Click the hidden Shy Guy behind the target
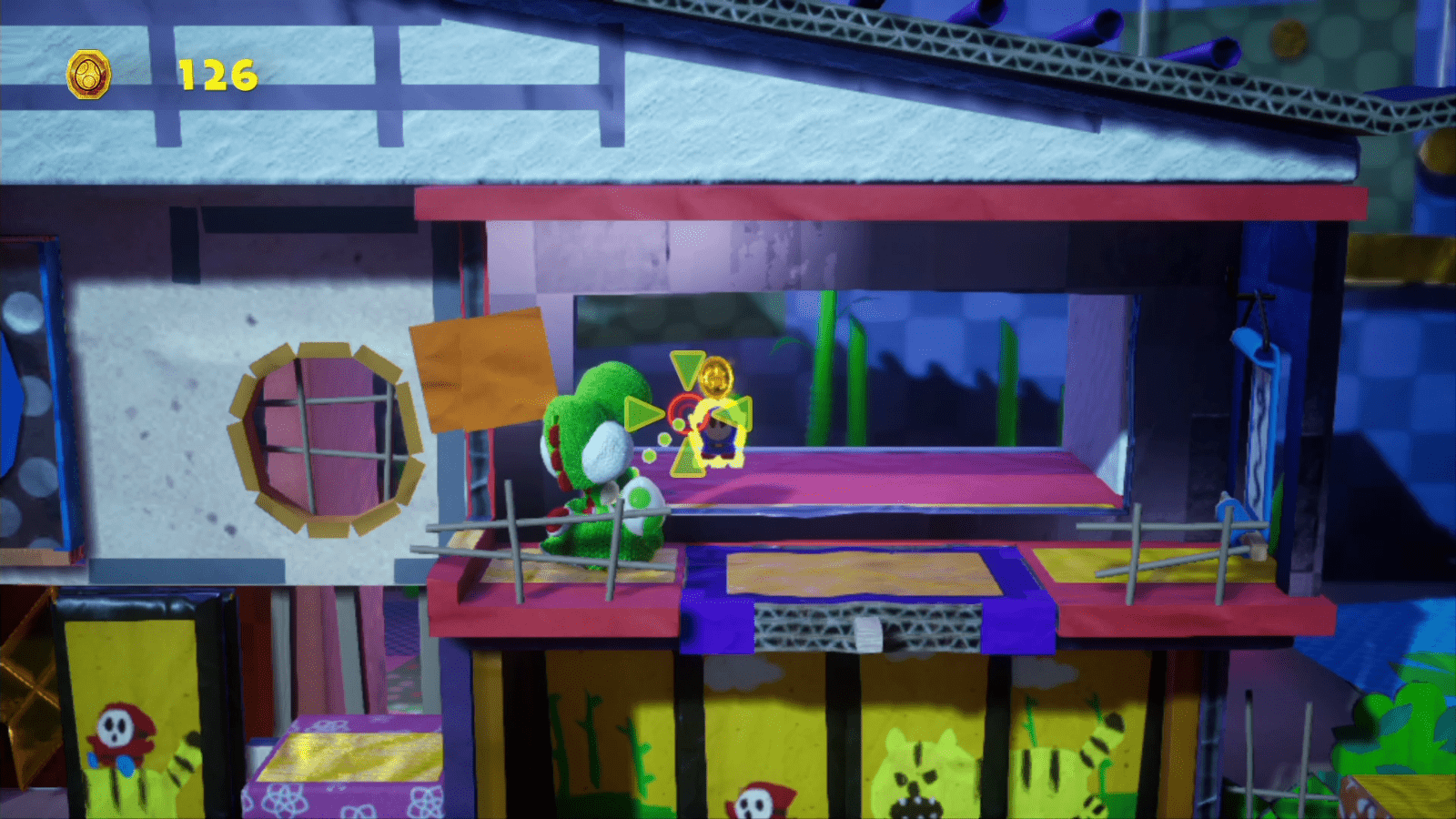This screenshot has height=819, width=1456. [717, 435]
